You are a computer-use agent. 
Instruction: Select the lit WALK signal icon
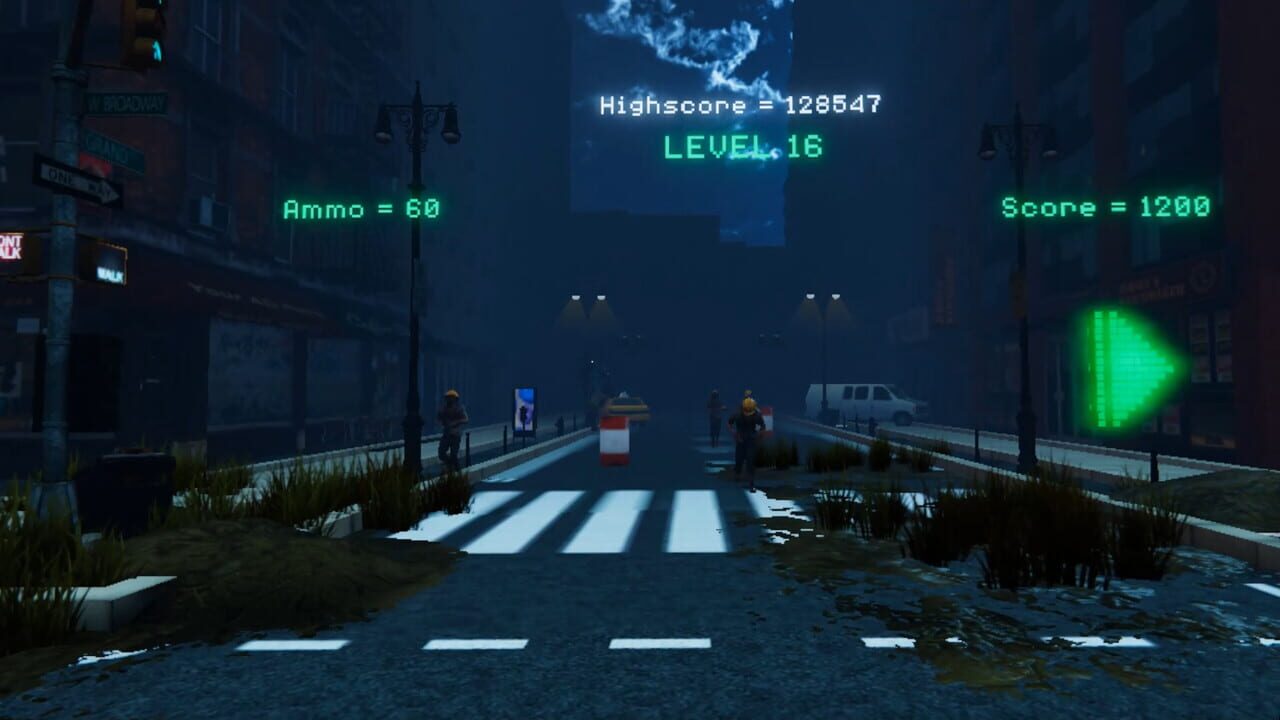tap(112, 273)
